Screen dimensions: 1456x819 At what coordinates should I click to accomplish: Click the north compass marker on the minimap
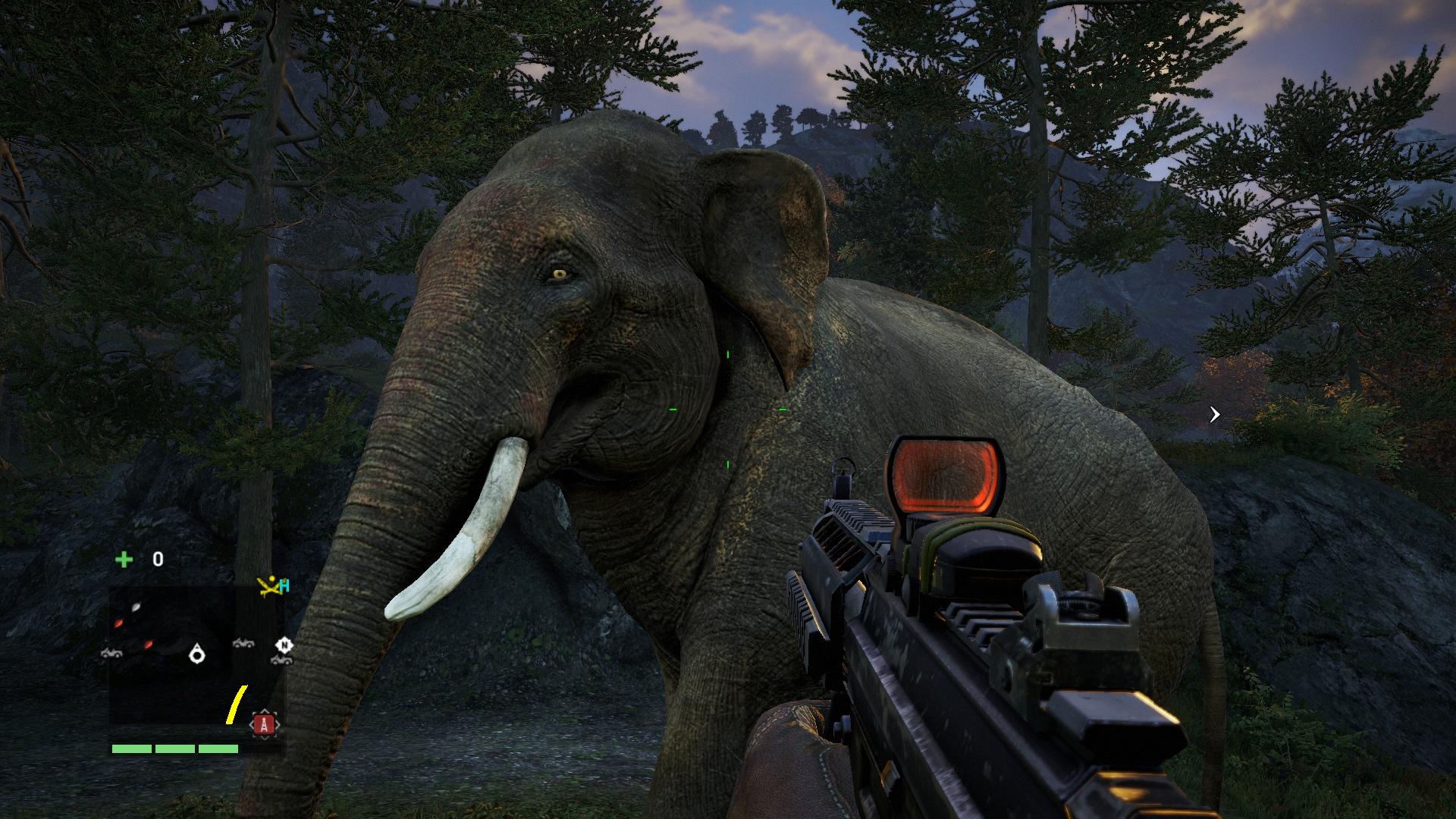[284, 645]
